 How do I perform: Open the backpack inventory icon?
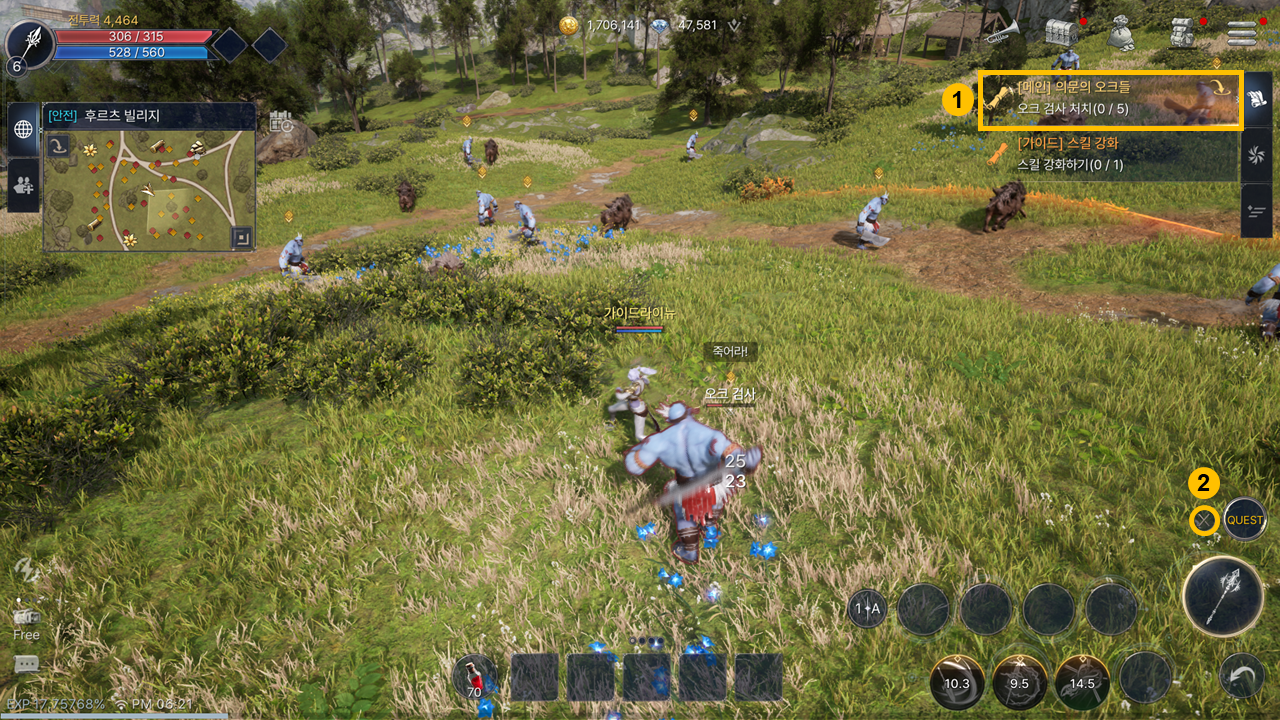point(1184,33)
